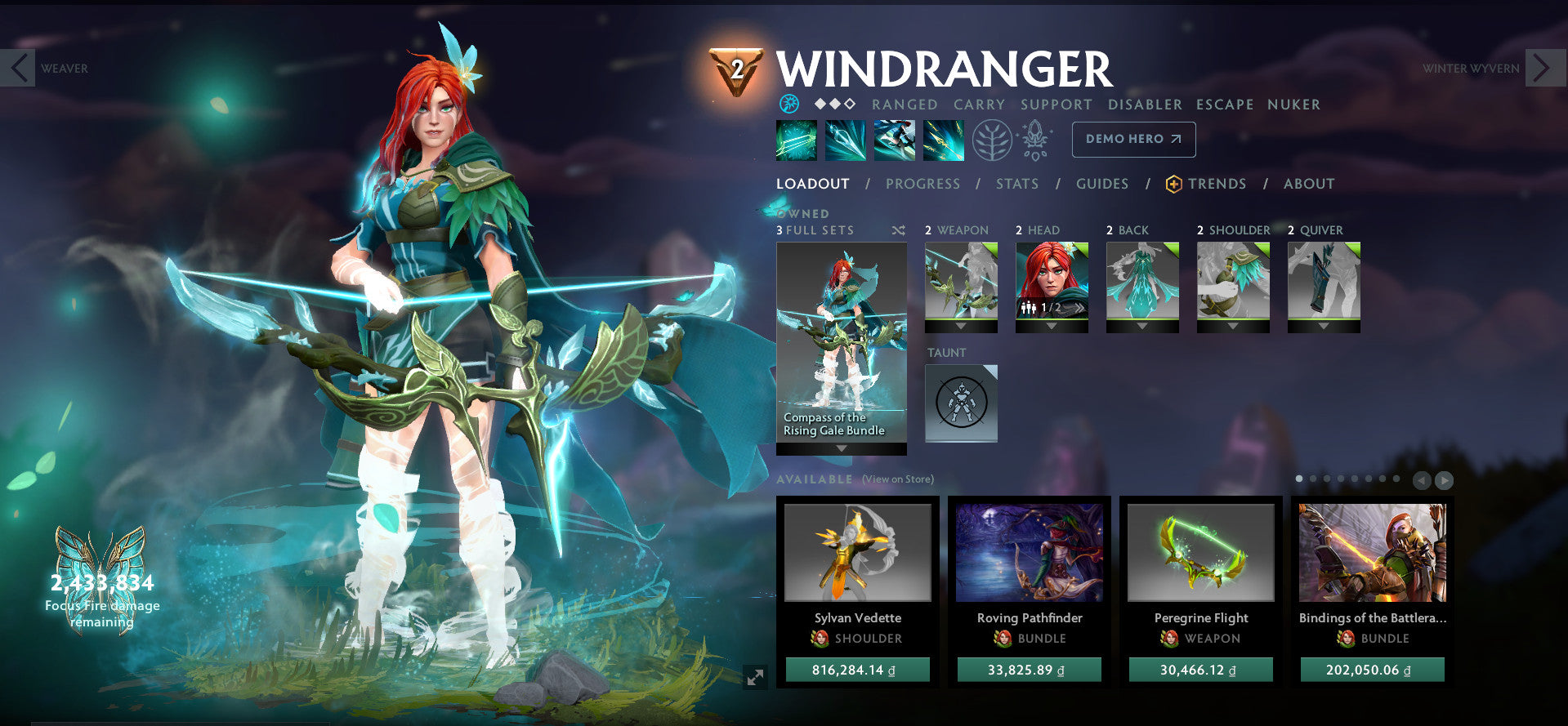
Task: Select the second facet diamond next to the attribute
Action: tap(835, 105)
